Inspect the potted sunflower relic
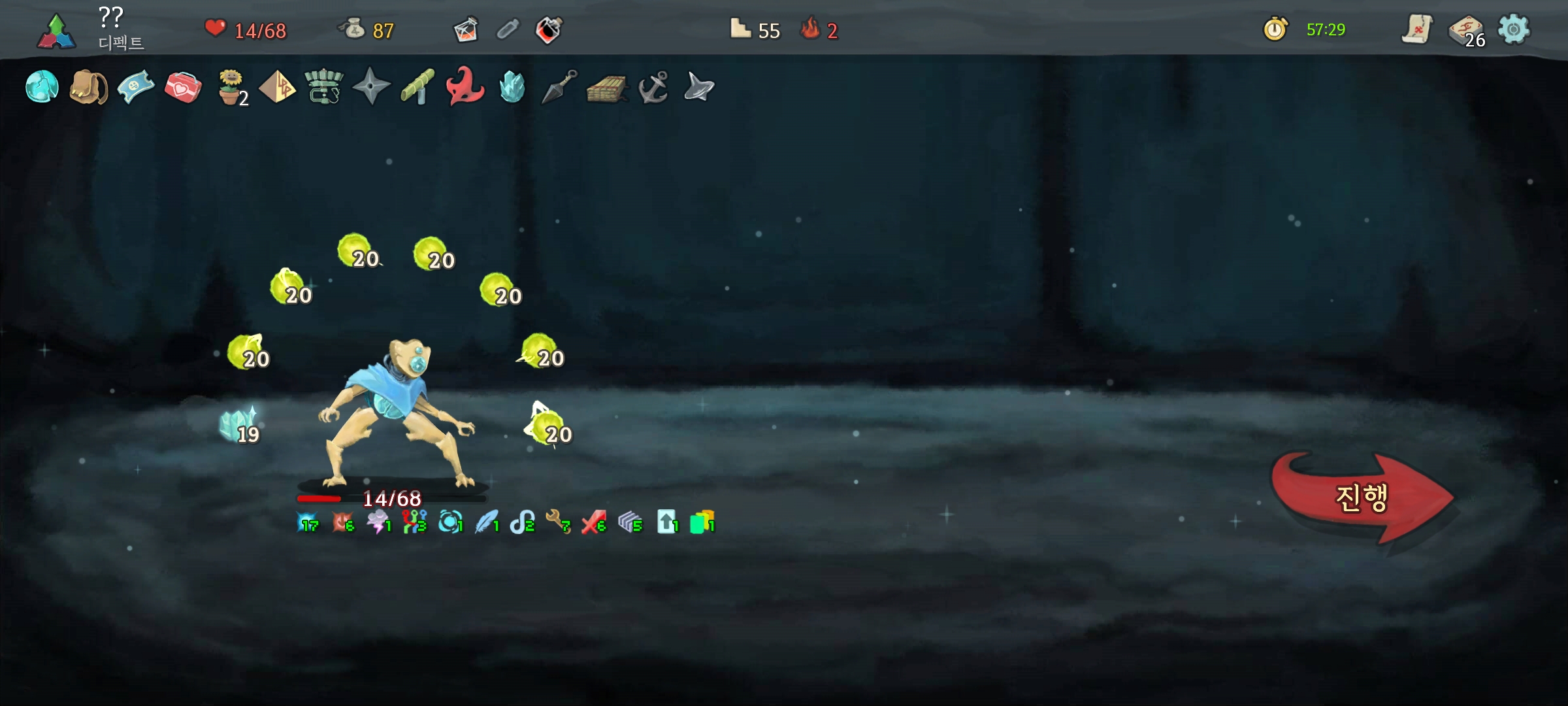This screenshot has height=706, width=1568. tap(231, 87)
